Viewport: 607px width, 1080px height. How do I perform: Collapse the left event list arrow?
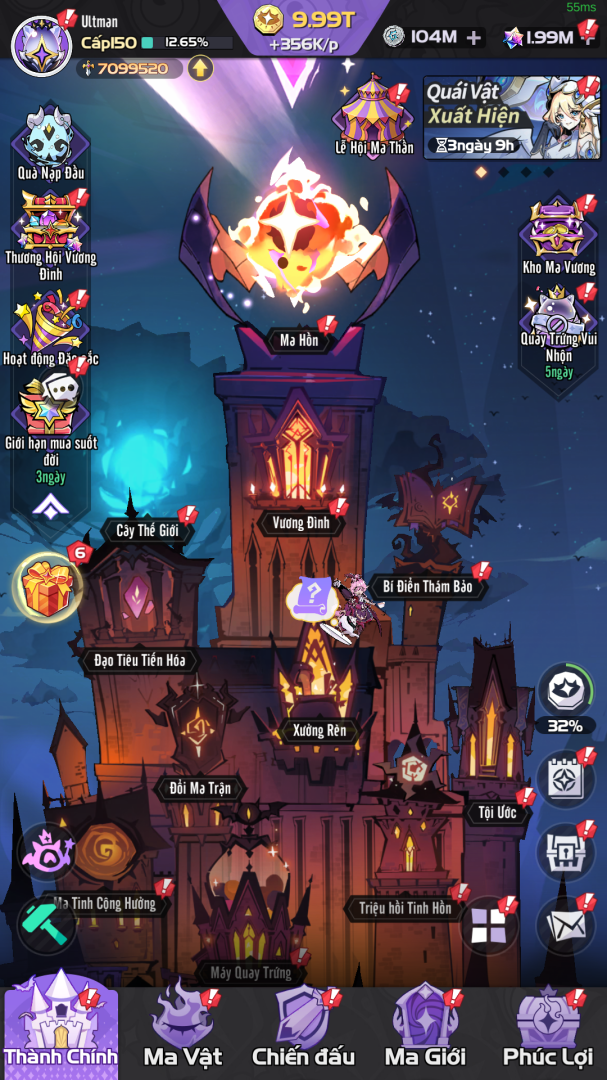point(49,508)
